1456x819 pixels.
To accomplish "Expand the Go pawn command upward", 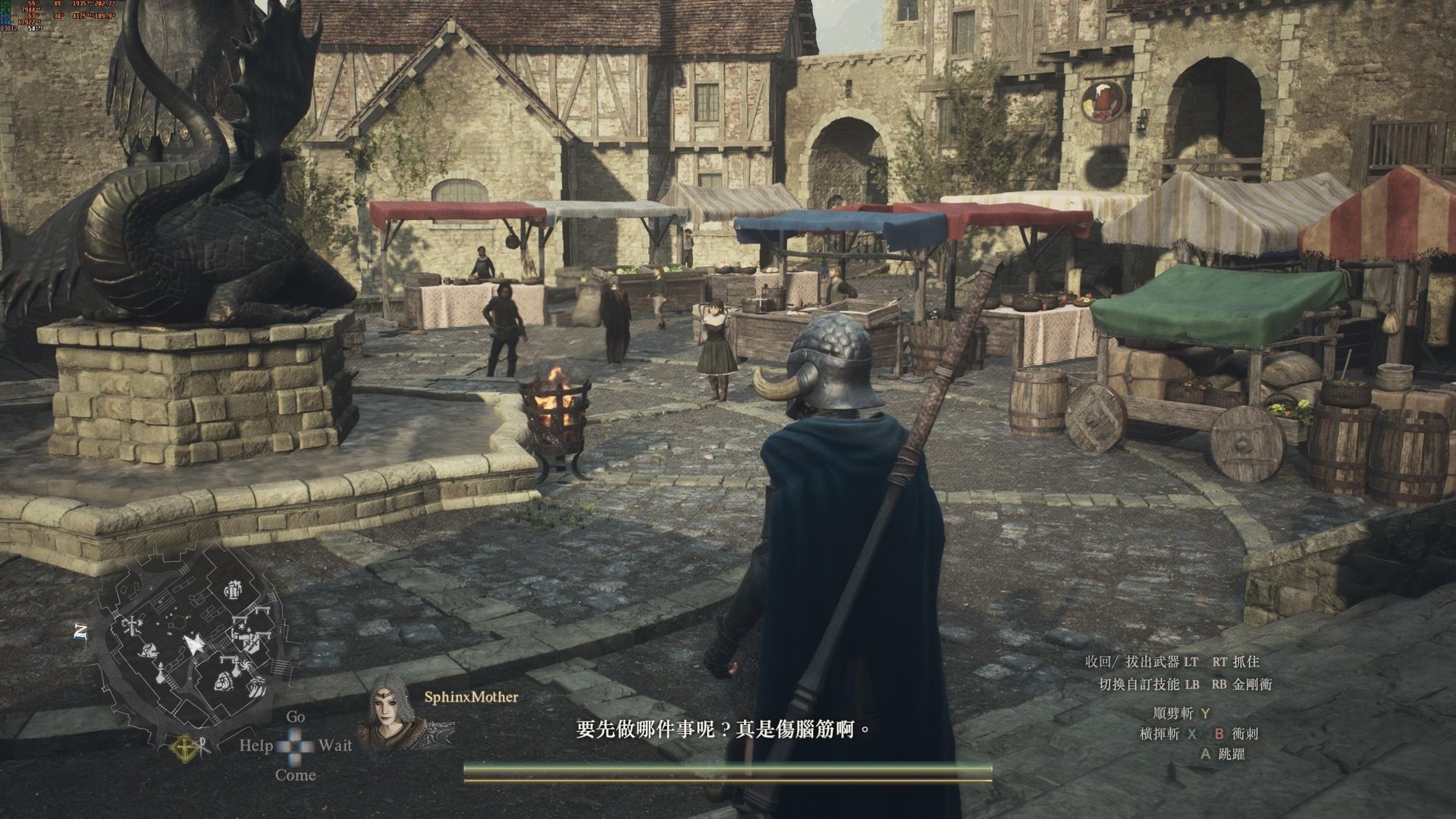I will click(296, 717).
